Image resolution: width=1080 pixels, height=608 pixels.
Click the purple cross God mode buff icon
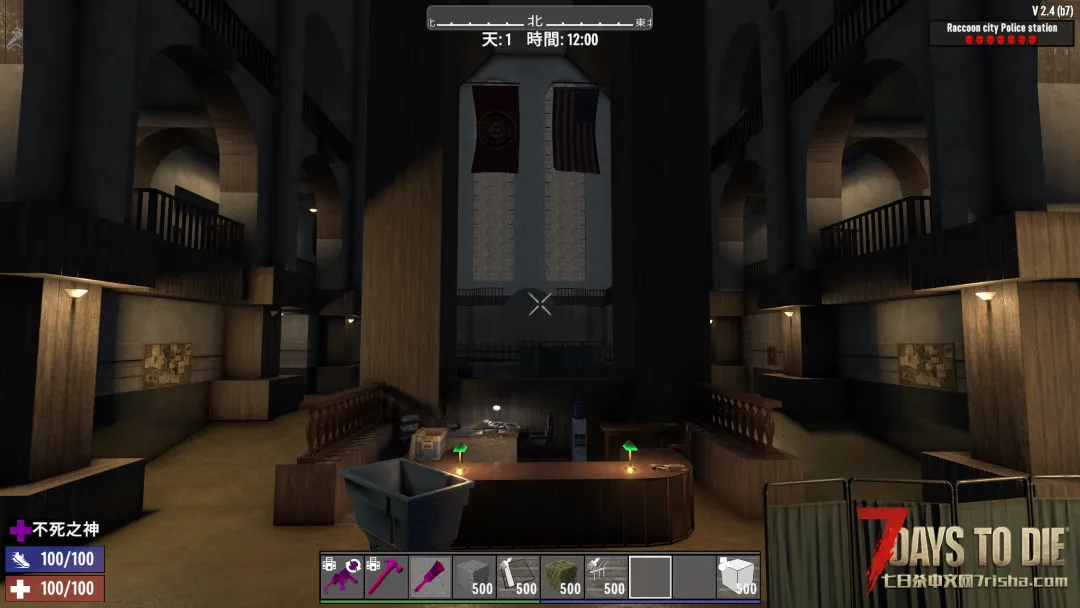(x=20, y=530)
